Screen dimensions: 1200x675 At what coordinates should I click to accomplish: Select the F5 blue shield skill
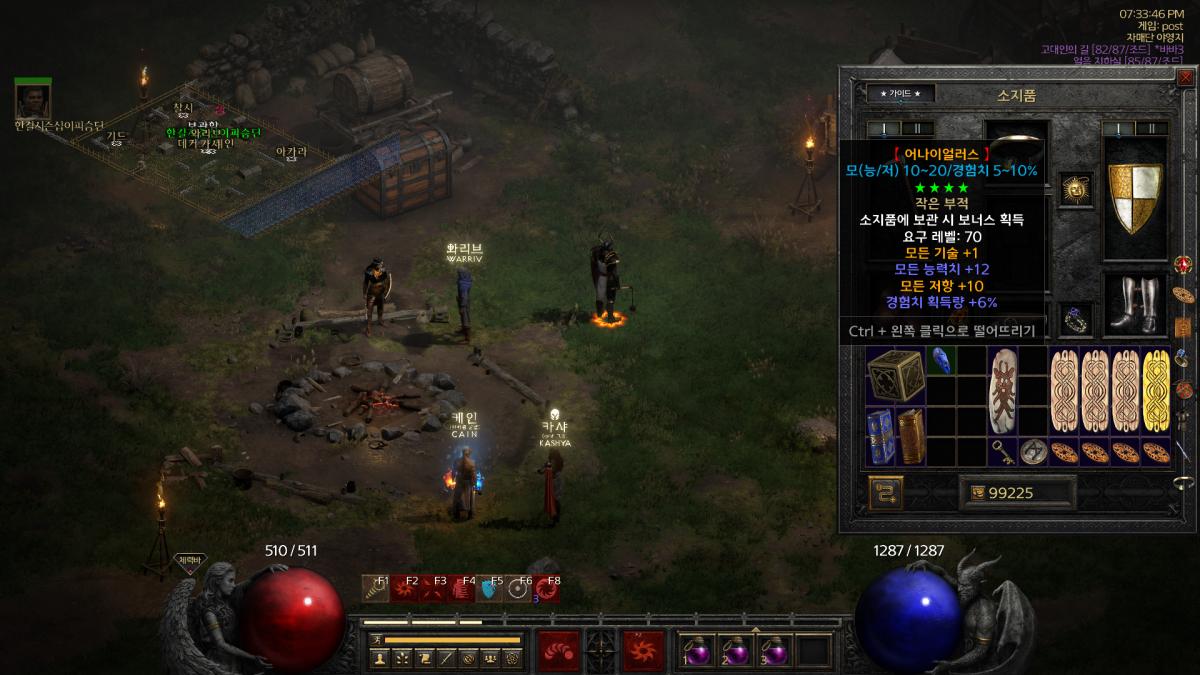tap(489, 589)
